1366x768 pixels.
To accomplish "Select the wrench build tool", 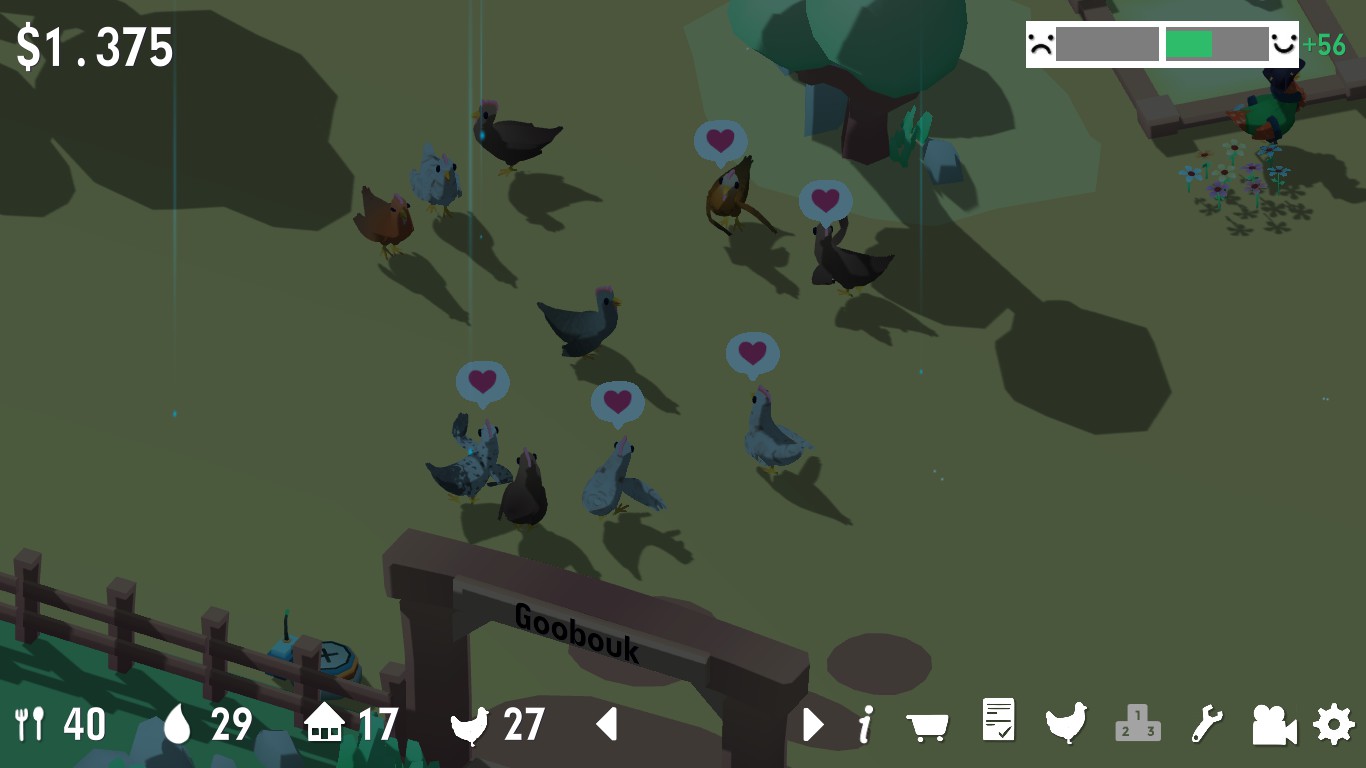I will (x=1207, y=723).
